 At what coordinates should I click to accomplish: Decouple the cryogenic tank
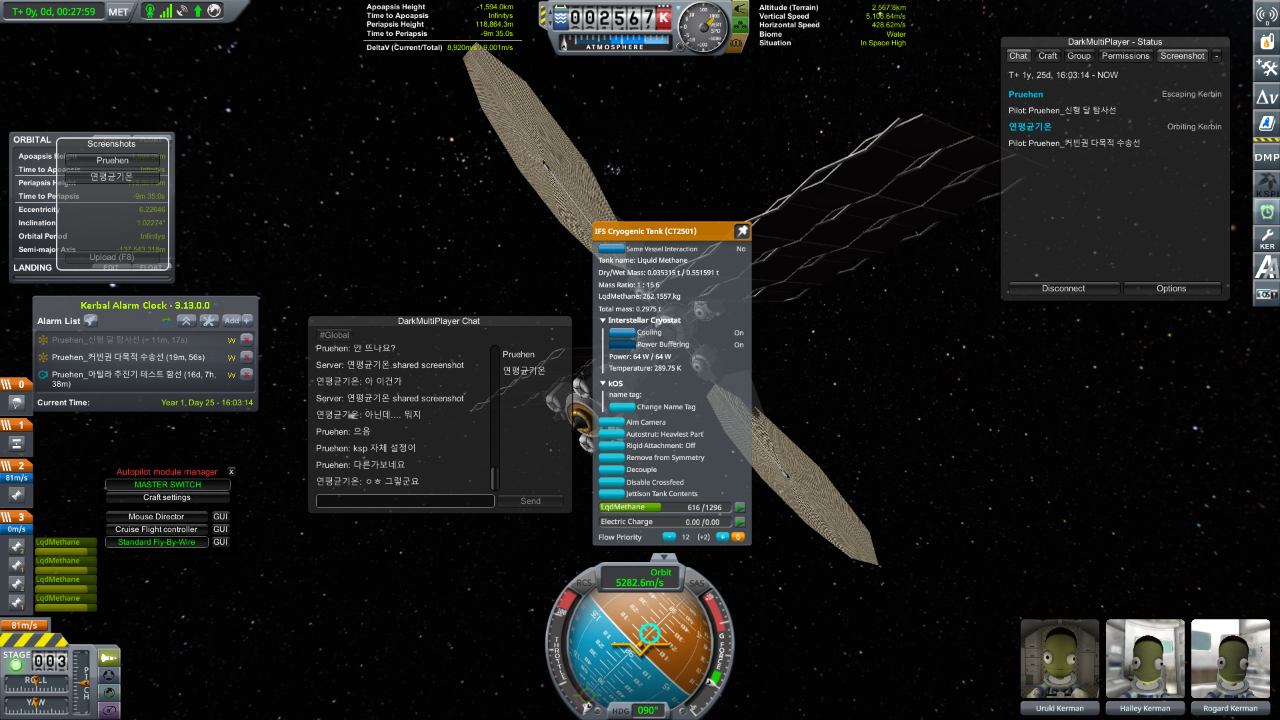[x=612, y=469]
